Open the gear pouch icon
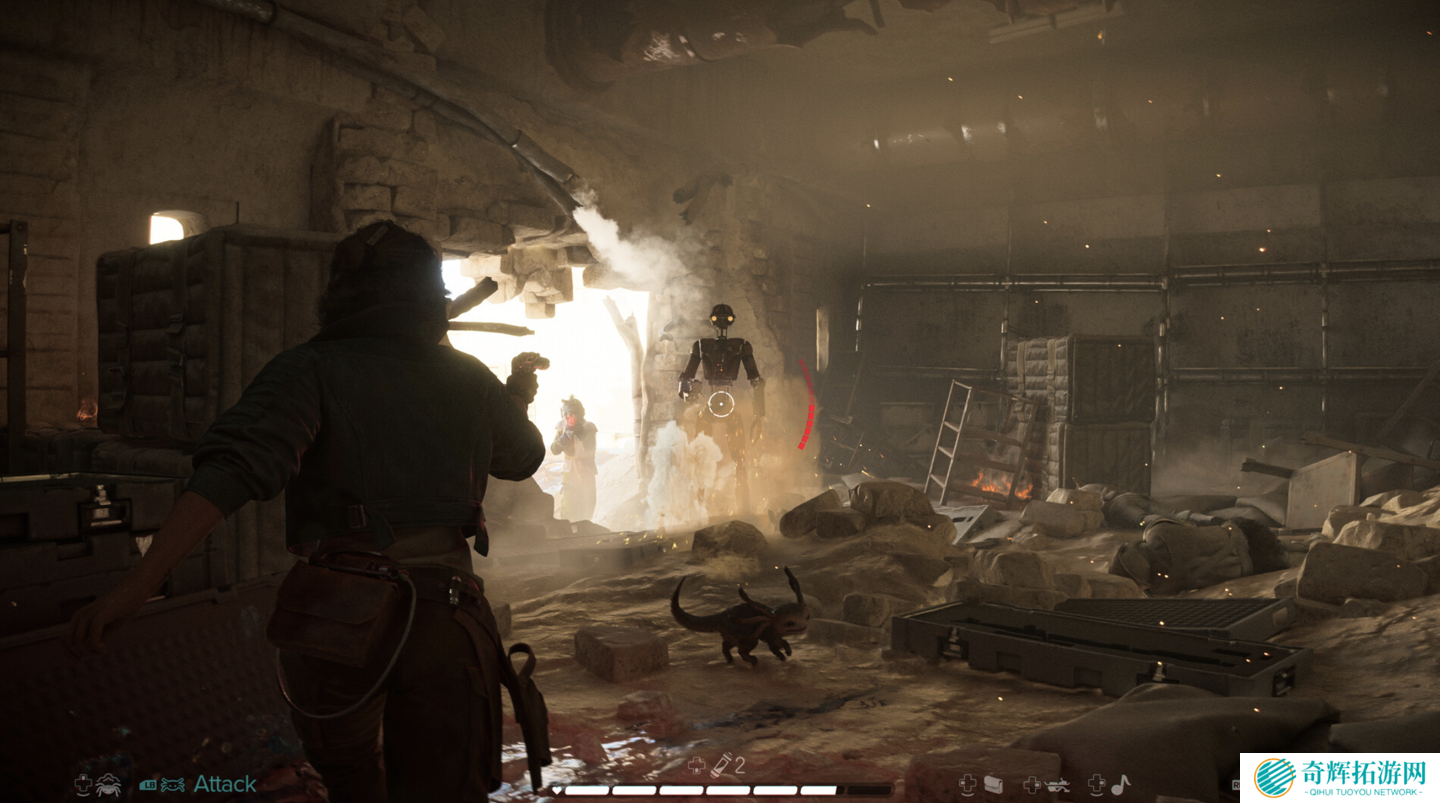 tap(993, 785)
